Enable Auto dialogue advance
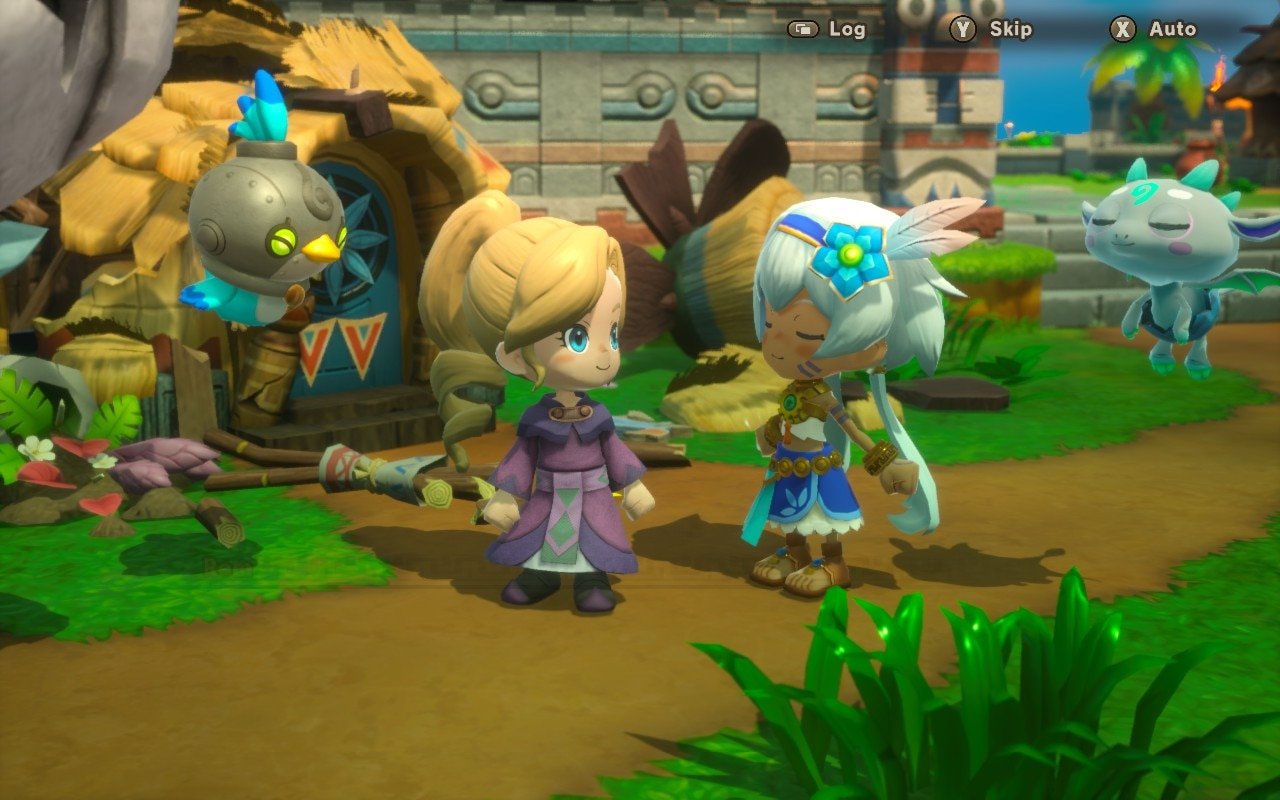Screen dimensions: 1280x800 coord(1172,29)
